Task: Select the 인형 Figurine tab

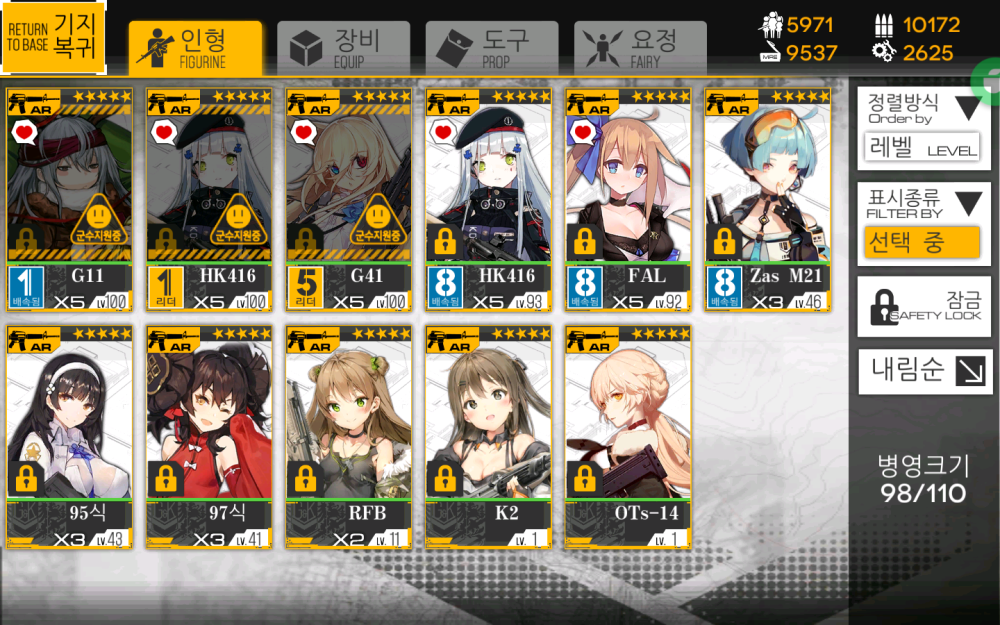Action: pos(195,46)
